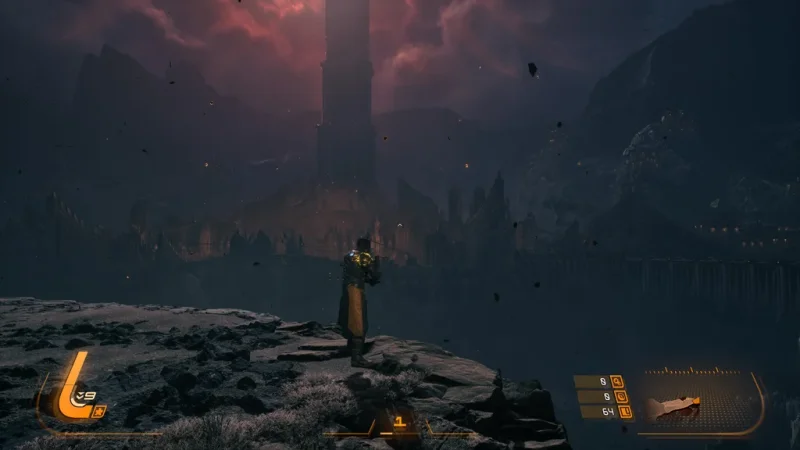Viewport: 800px width, 450px height.
Task: Click the icon beside the 64 counter
Action: [626, 412]
